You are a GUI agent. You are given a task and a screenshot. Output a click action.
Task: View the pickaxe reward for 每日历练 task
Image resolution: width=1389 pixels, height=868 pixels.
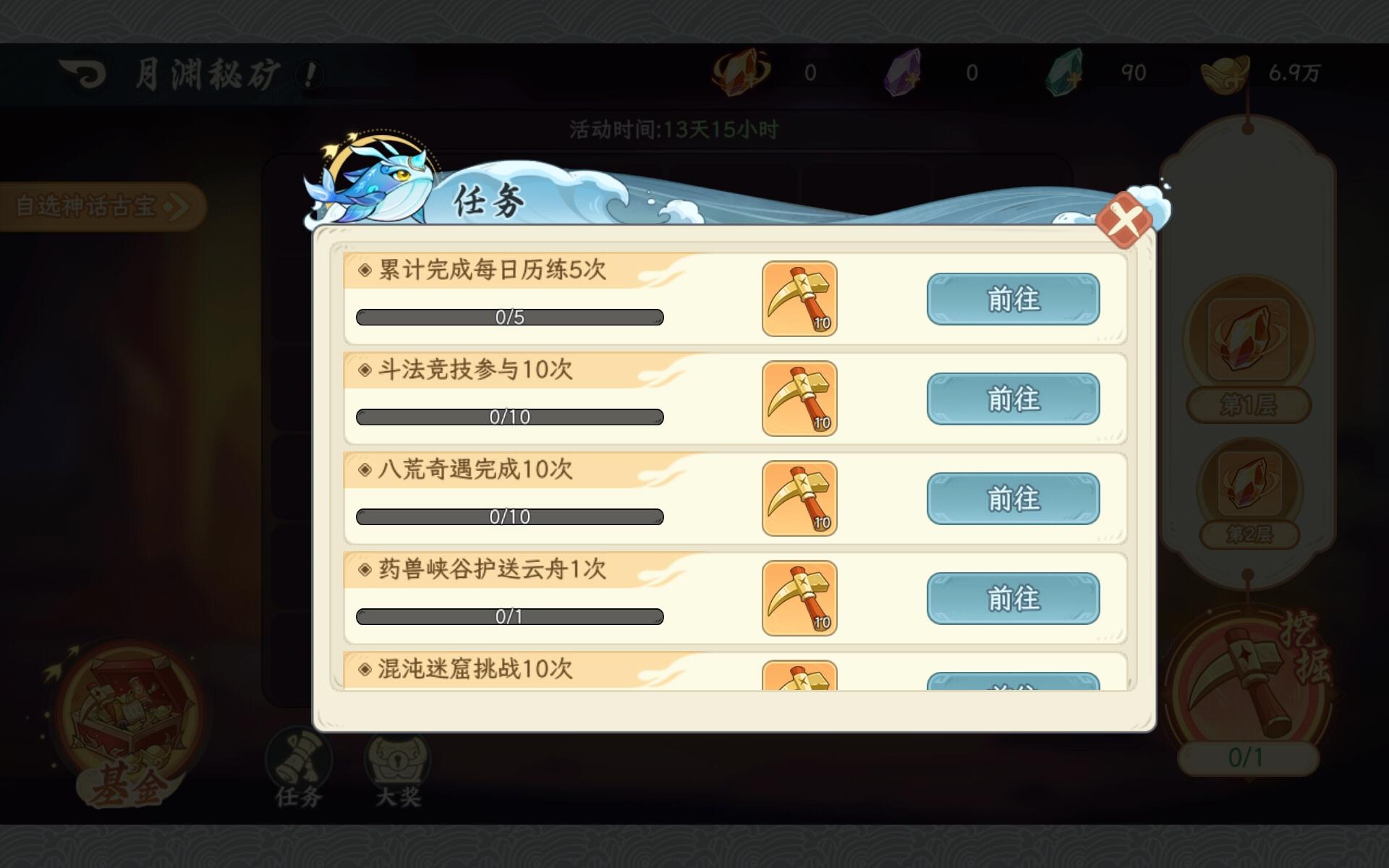point(799,298)
